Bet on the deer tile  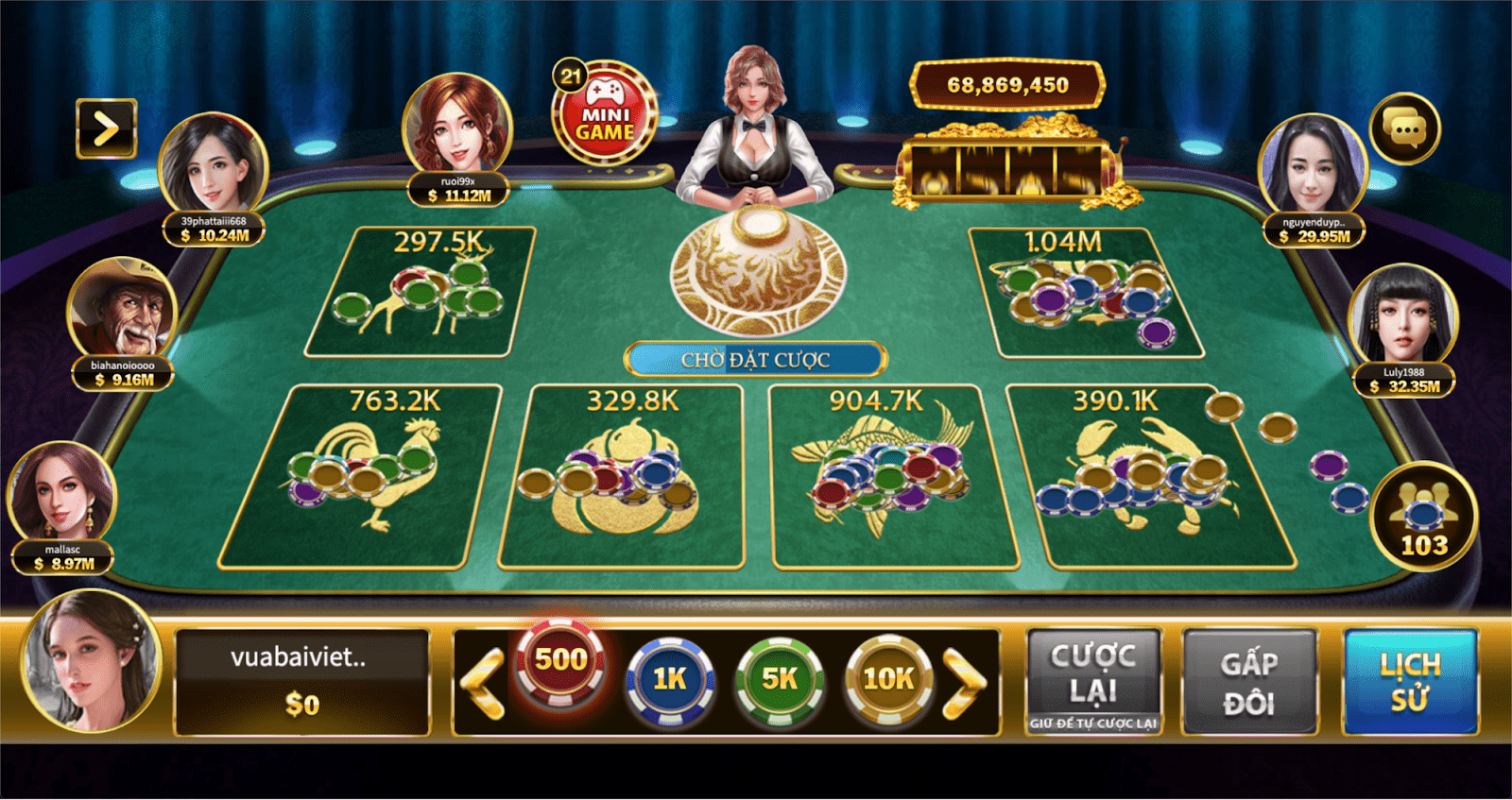point(421,293)
